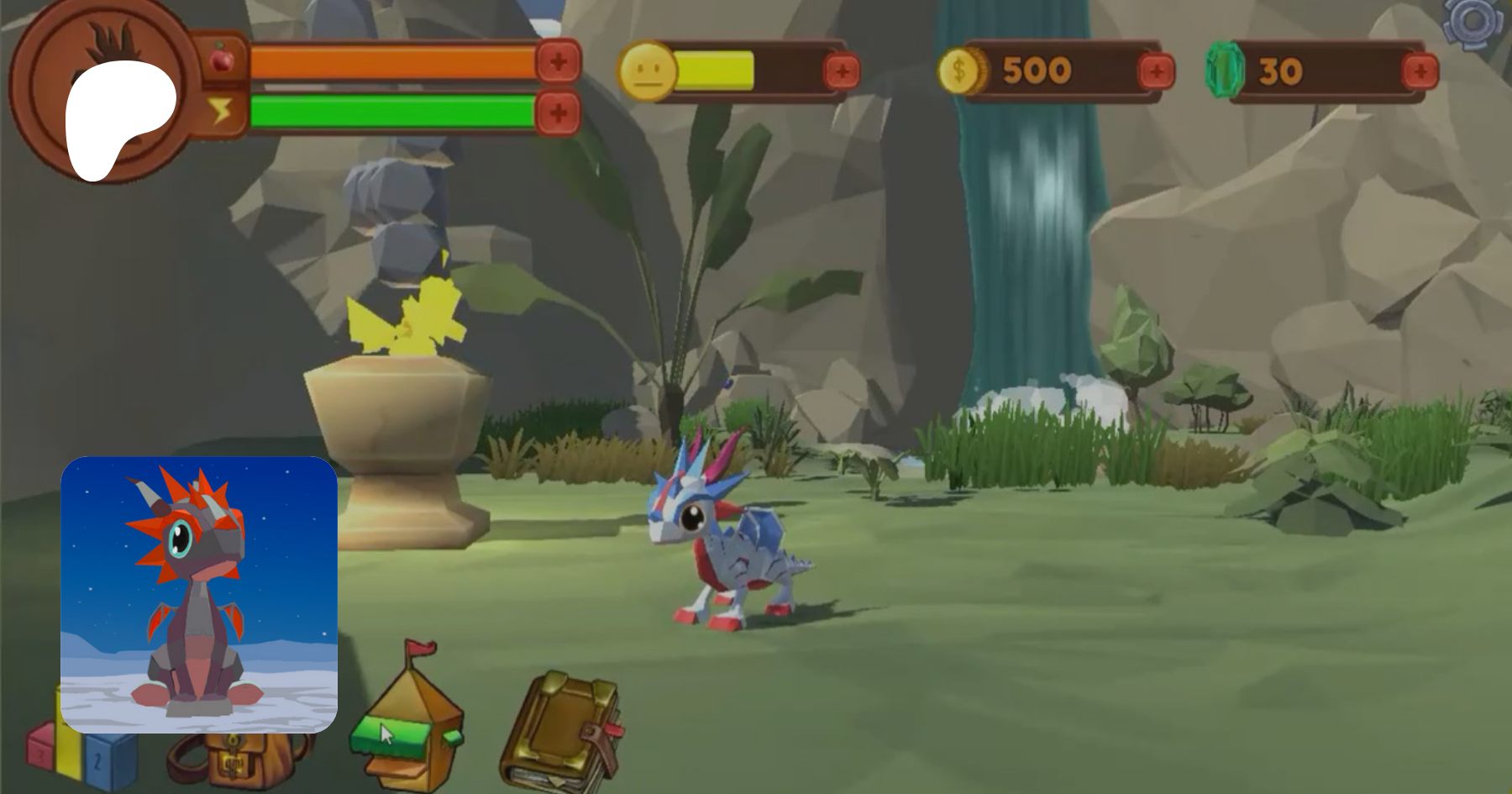Refill energy using the lightning bar plus button

tap(559, 112)
